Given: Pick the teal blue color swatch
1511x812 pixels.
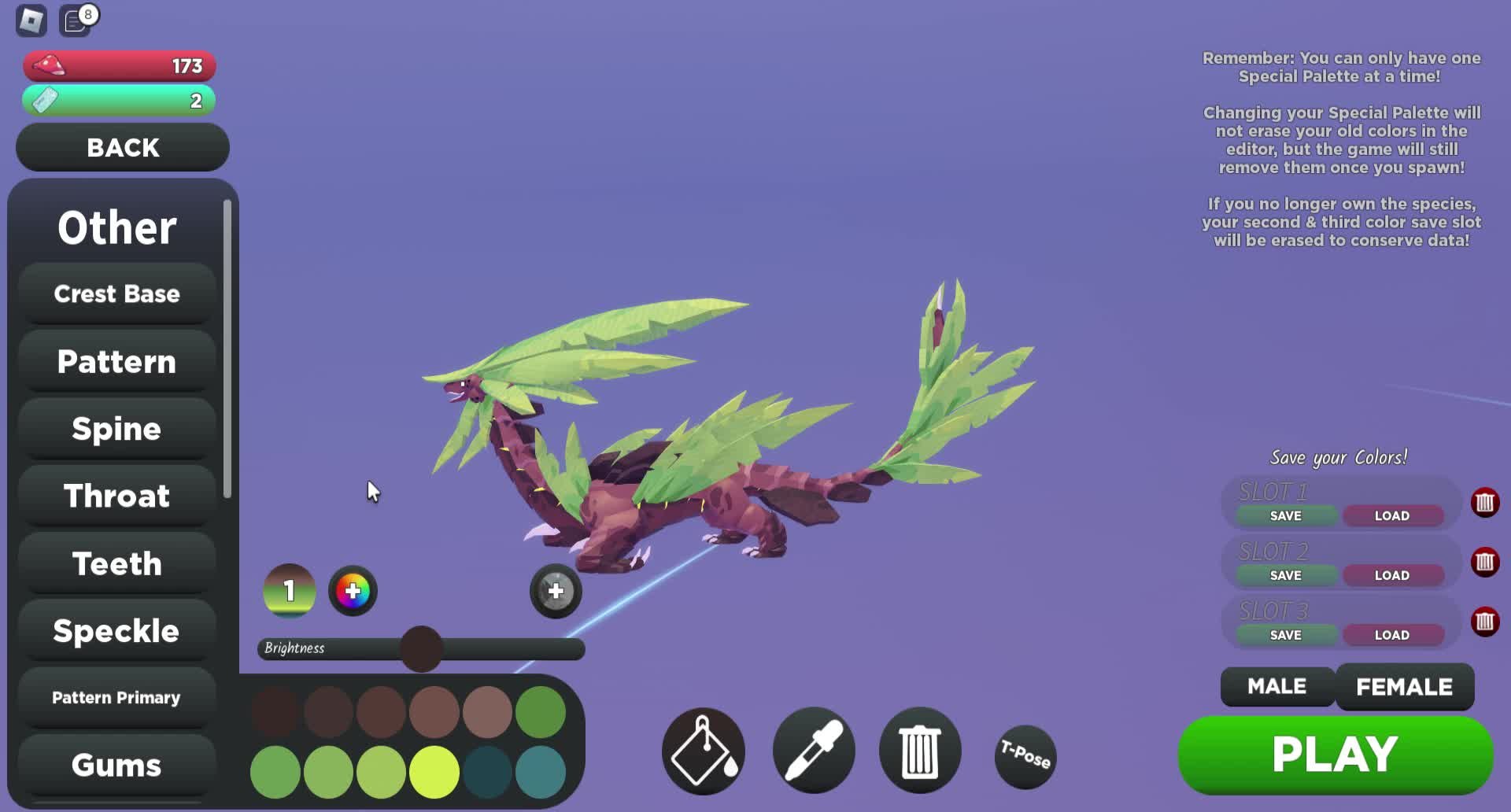Looking at the screenshot, I should pyautogui.click(x=541, y=772).
